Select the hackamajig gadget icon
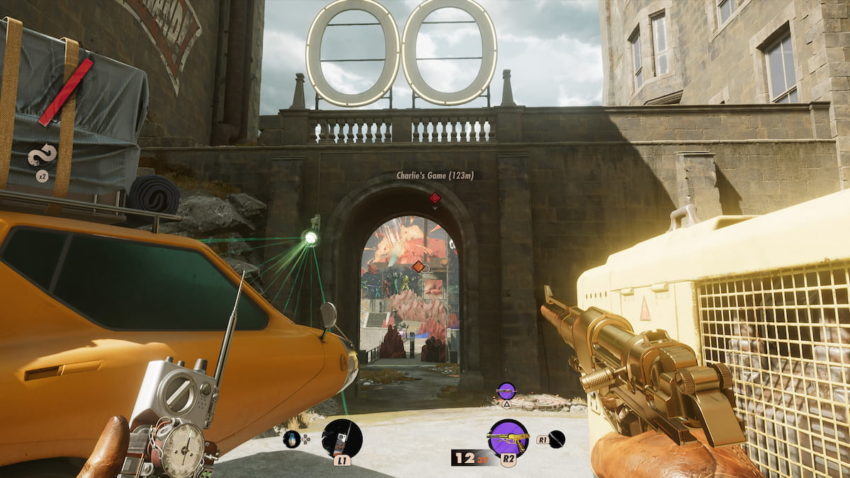The height and width of the screenshot is (478, 850). [342, 438]
